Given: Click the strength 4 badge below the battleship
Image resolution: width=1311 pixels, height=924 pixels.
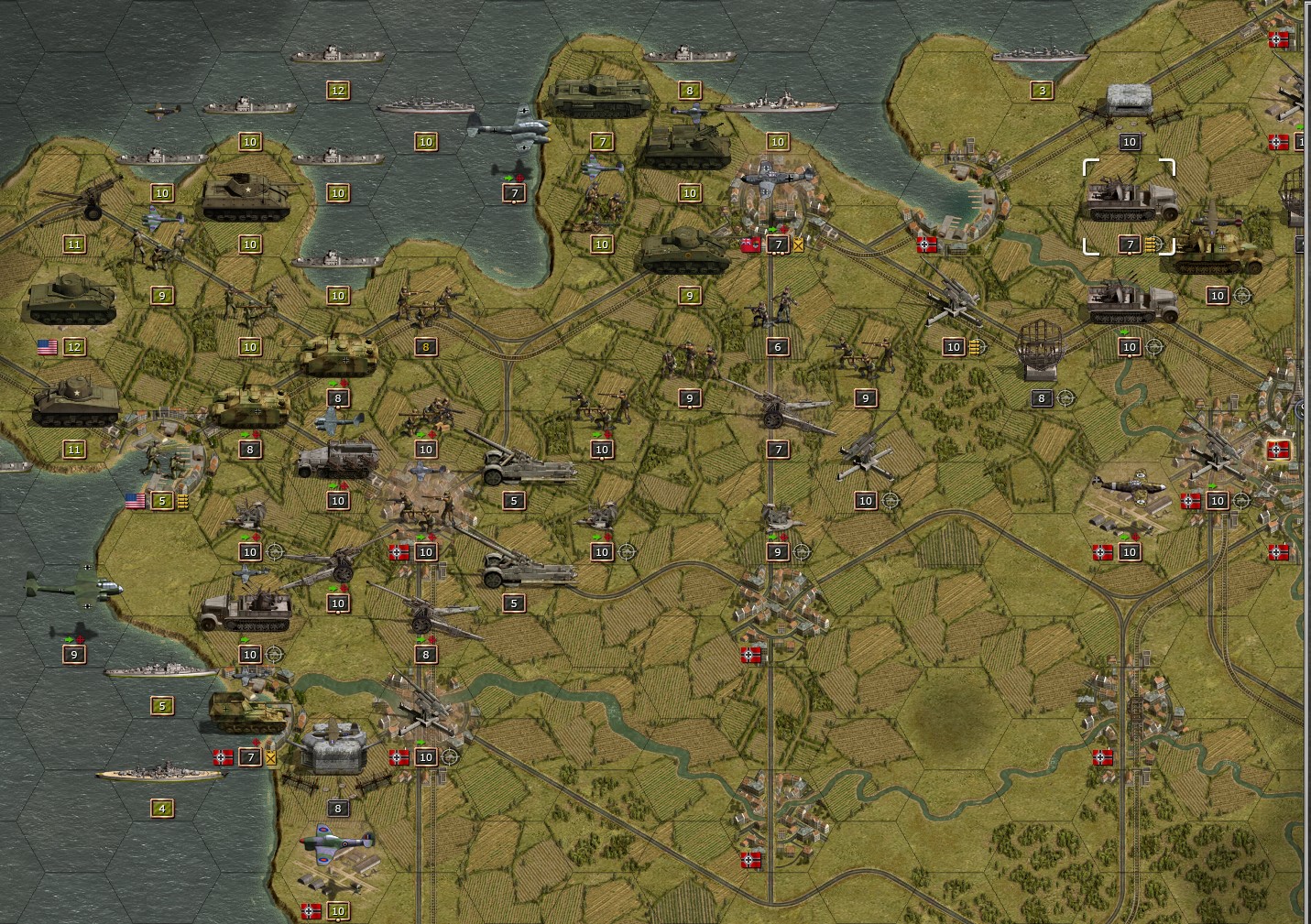Looking at the screenshot, I should click(x=162, y=808).
